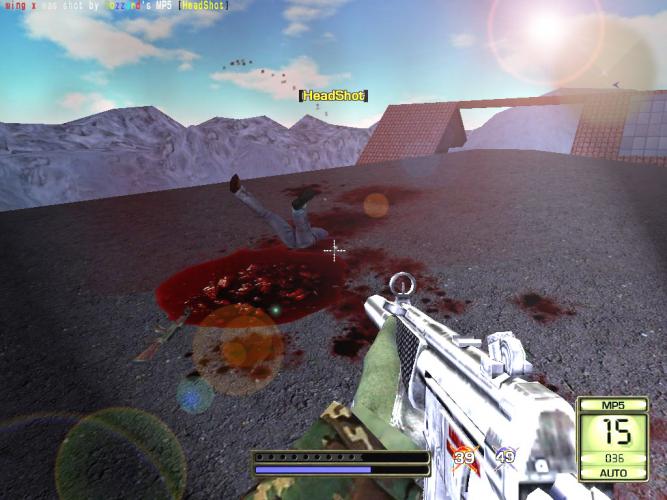667x500 pixels.
Task: Toggle the AUTO fire mode indicator
Action: [612, 472]
